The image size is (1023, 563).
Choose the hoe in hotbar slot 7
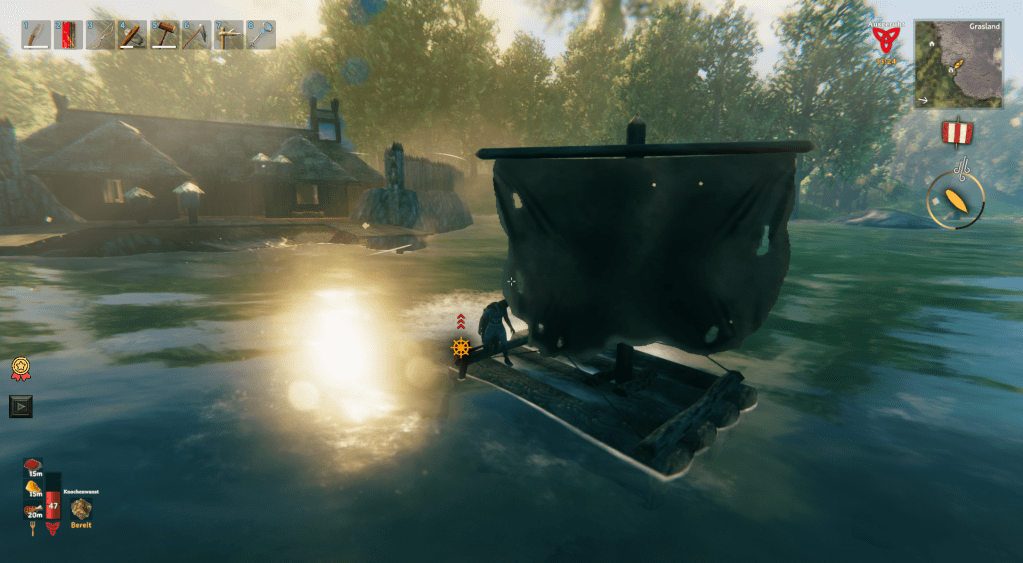tap(229, 35)
